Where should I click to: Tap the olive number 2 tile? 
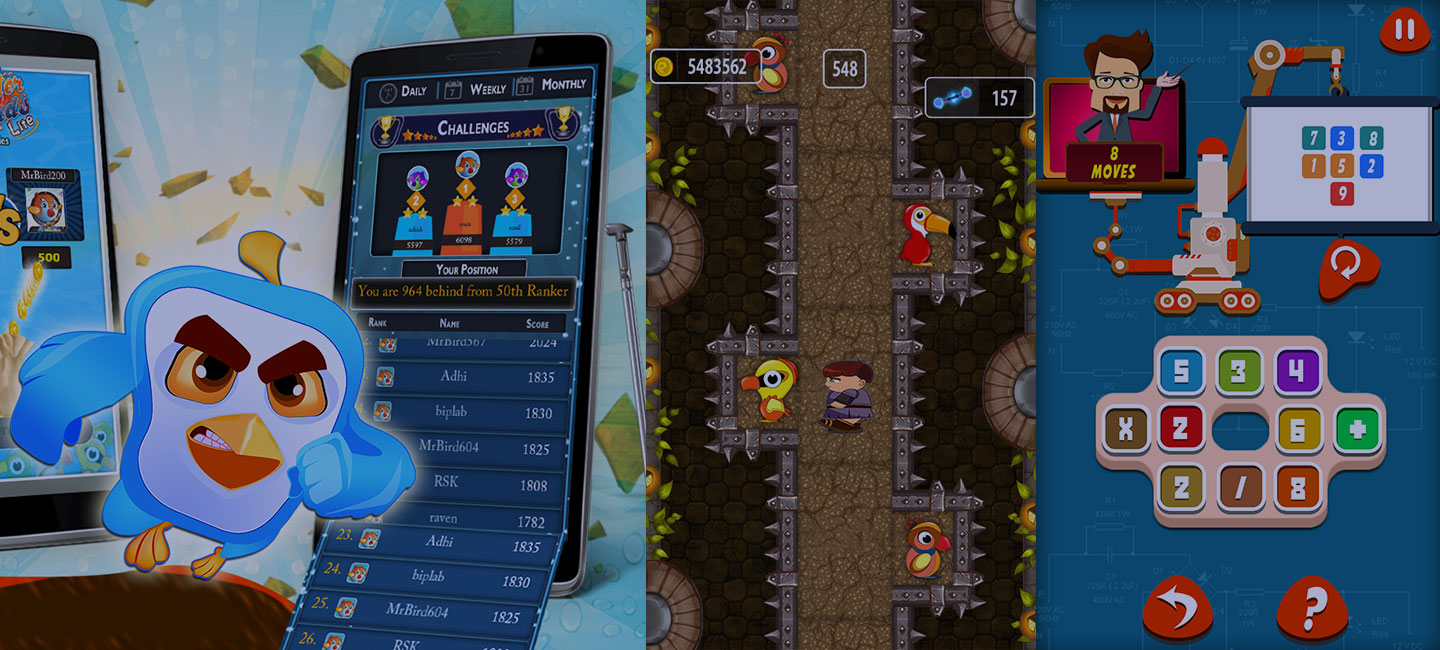coord(1181,488)
